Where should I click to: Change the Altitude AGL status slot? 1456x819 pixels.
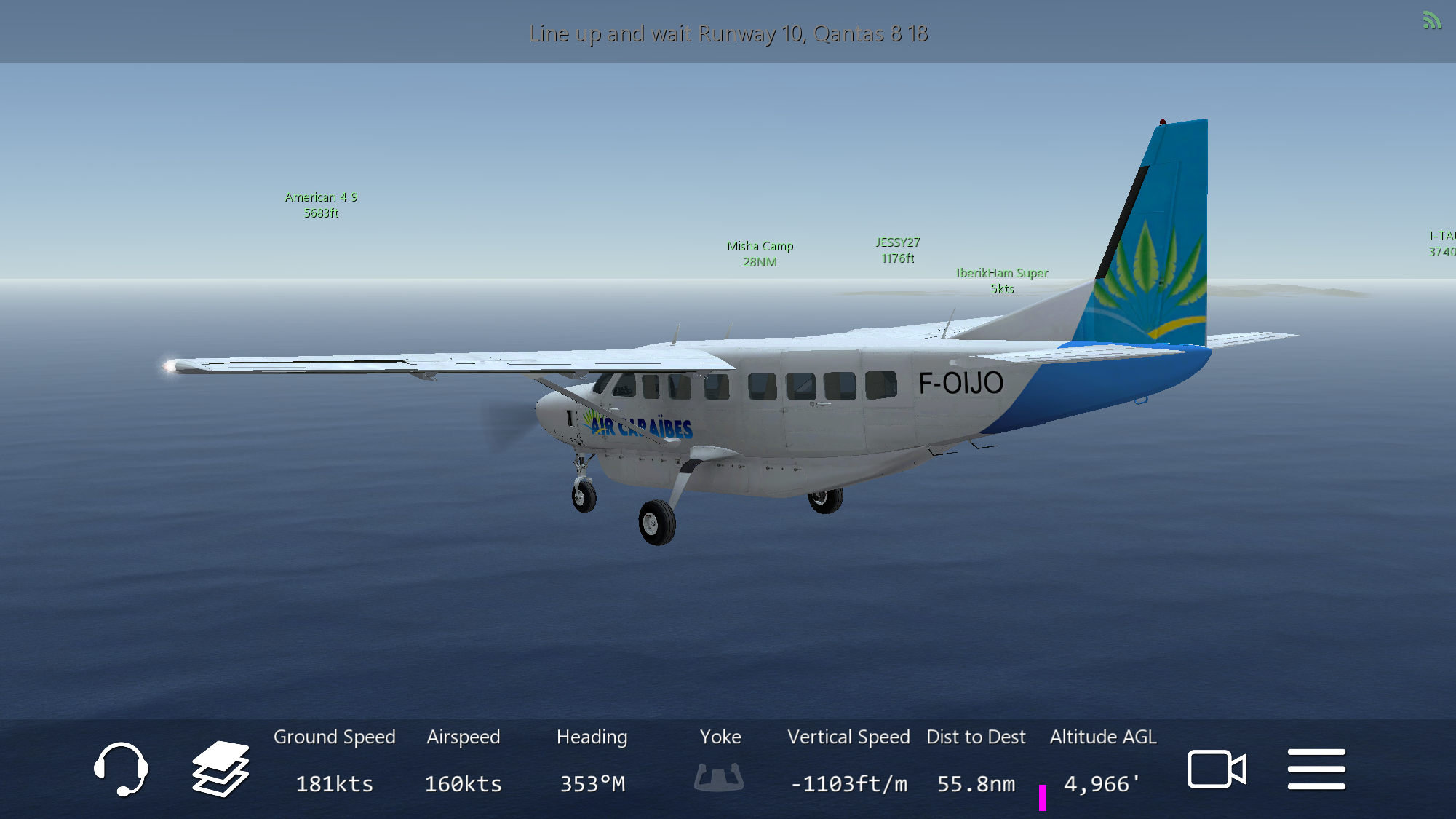coord(1102,762)
